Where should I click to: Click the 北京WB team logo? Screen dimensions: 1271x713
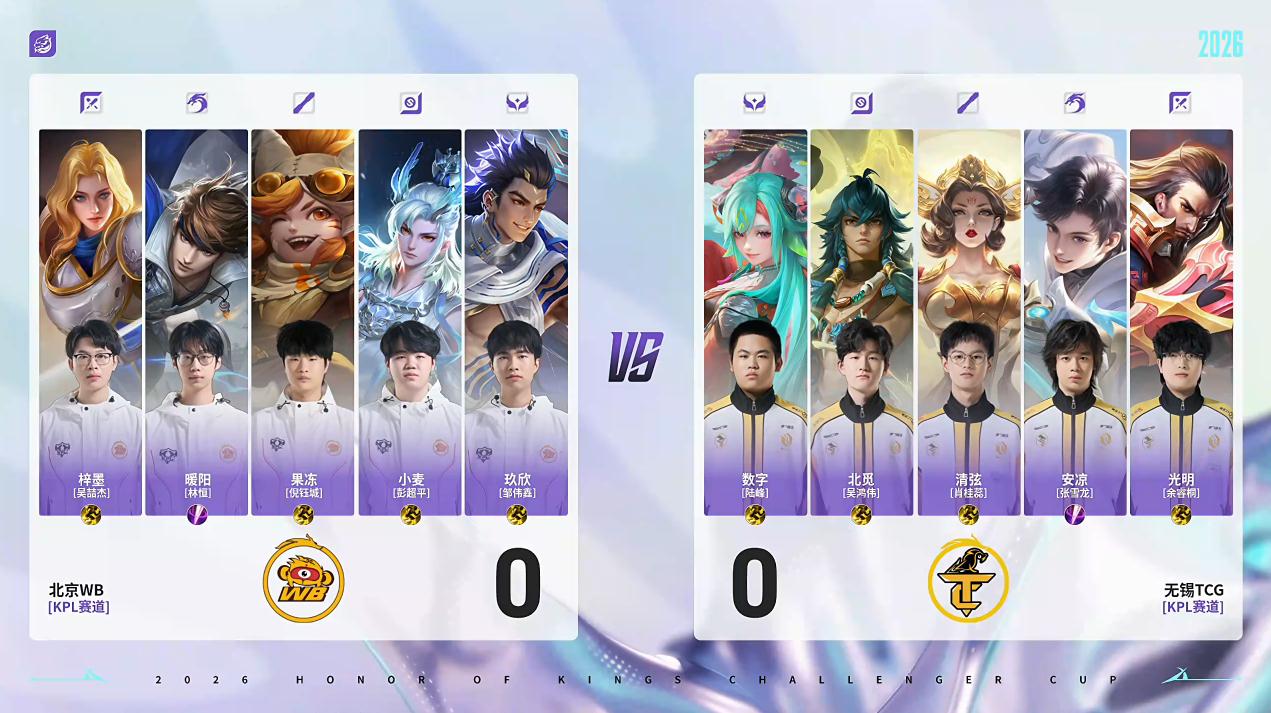303,579
